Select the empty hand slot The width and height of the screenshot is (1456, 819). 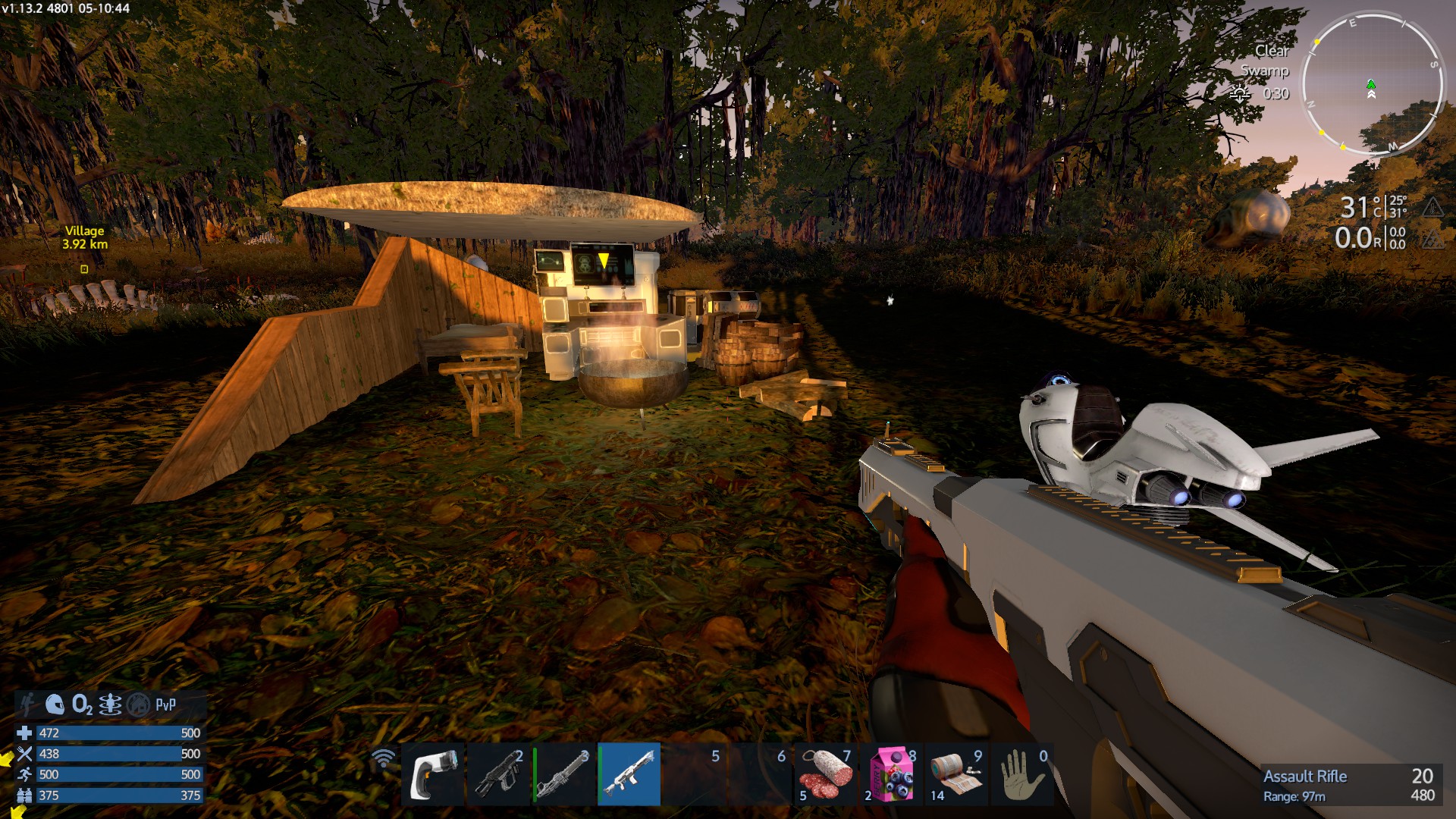(1021, 774)
